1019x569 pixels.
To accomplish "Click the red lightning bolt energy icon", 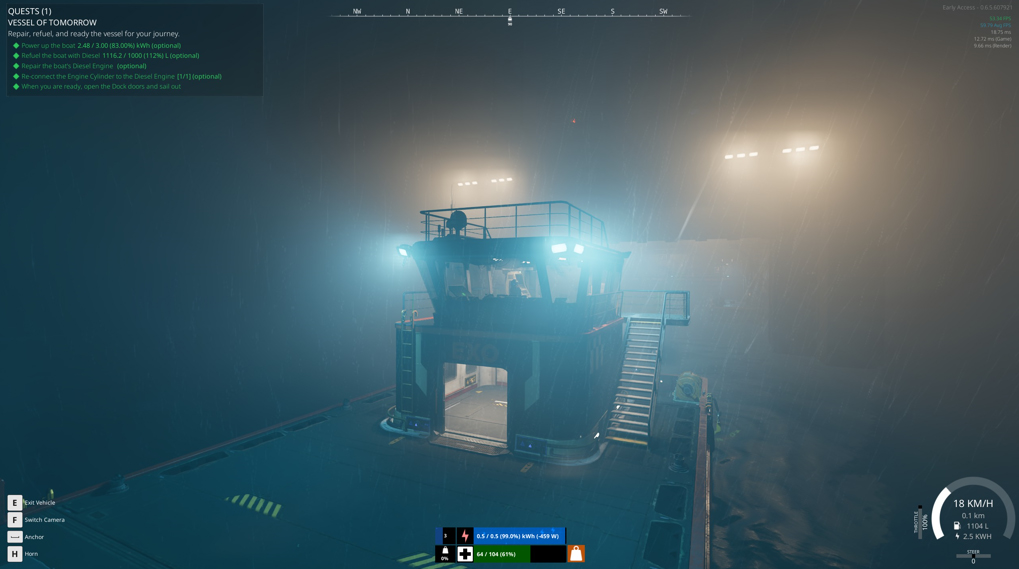I will click(x=465, y=536).
